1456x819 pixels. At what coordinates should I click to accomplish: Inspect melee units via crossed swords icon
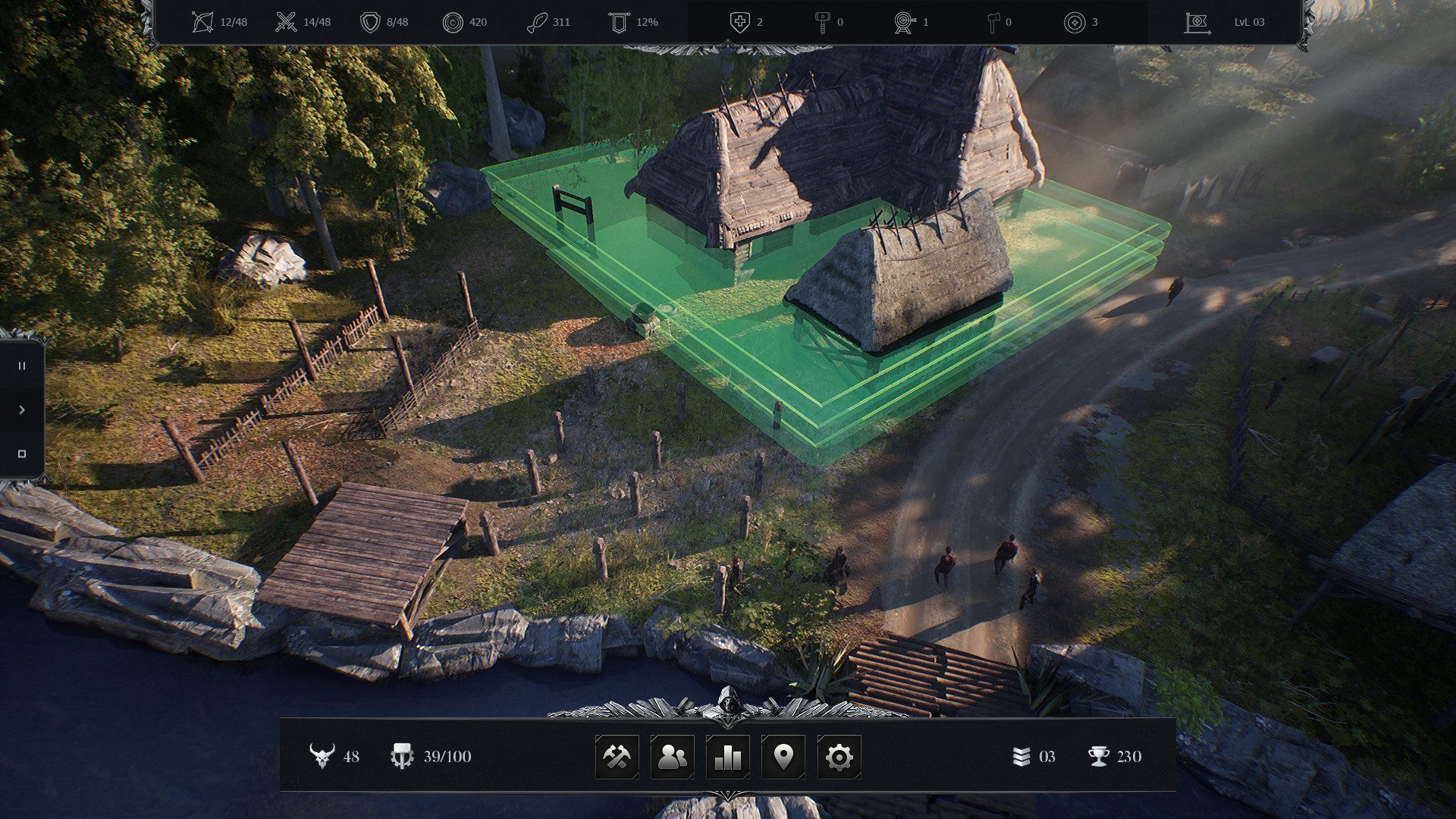point(286,21)
